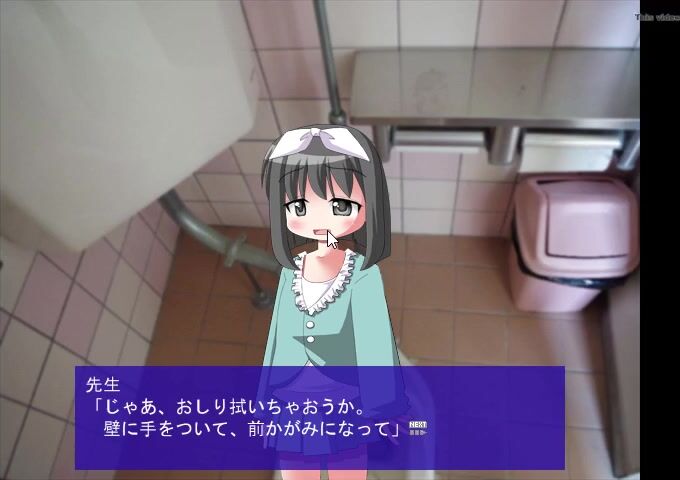Viewport: 680px width, 480px height.
Task: Click the NEXT indicator to advance dialogue
Action: click(x=418, y=429)
